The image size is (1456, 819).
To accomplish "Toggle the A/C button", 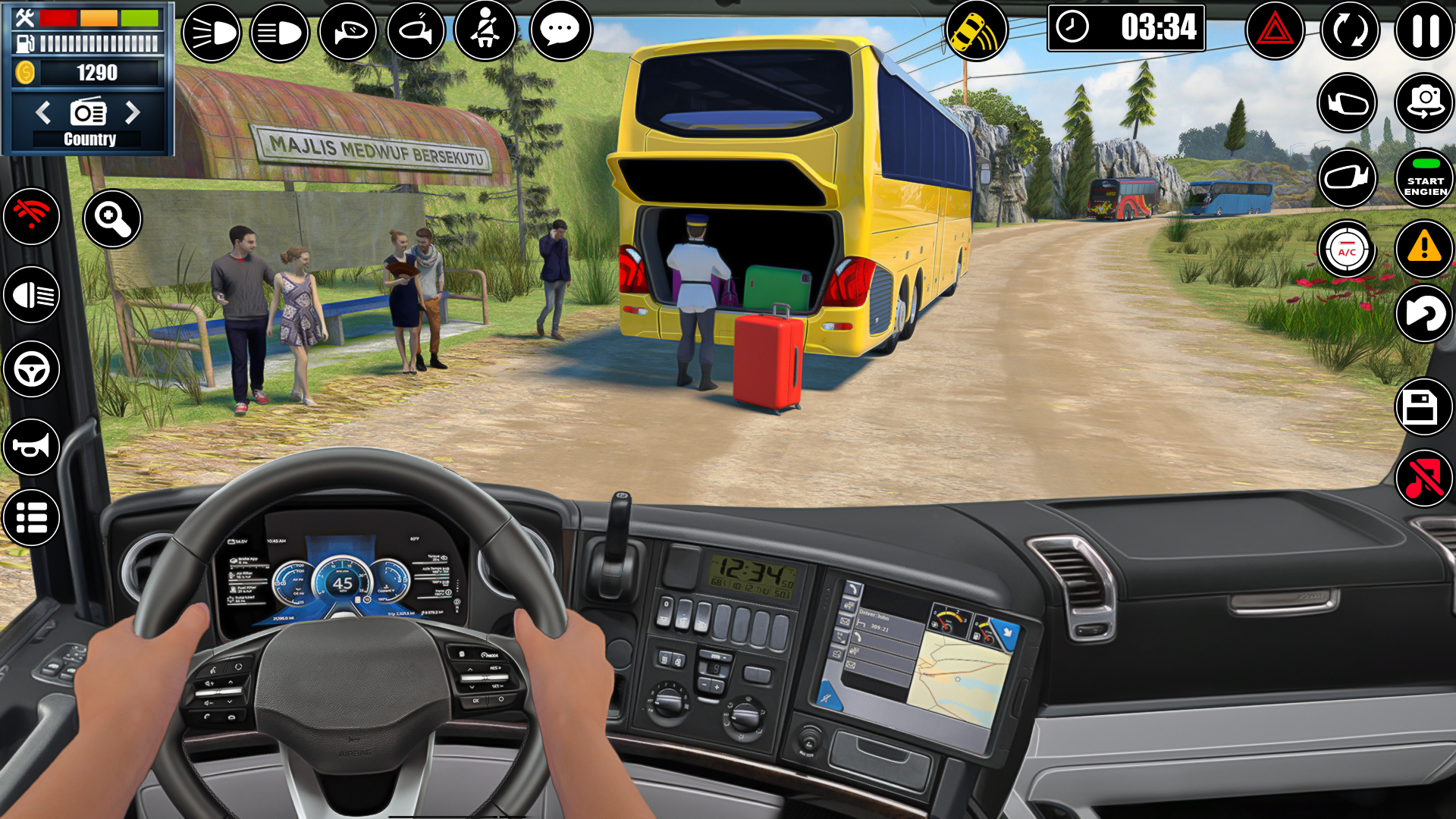I will [x=1347, y=249].
